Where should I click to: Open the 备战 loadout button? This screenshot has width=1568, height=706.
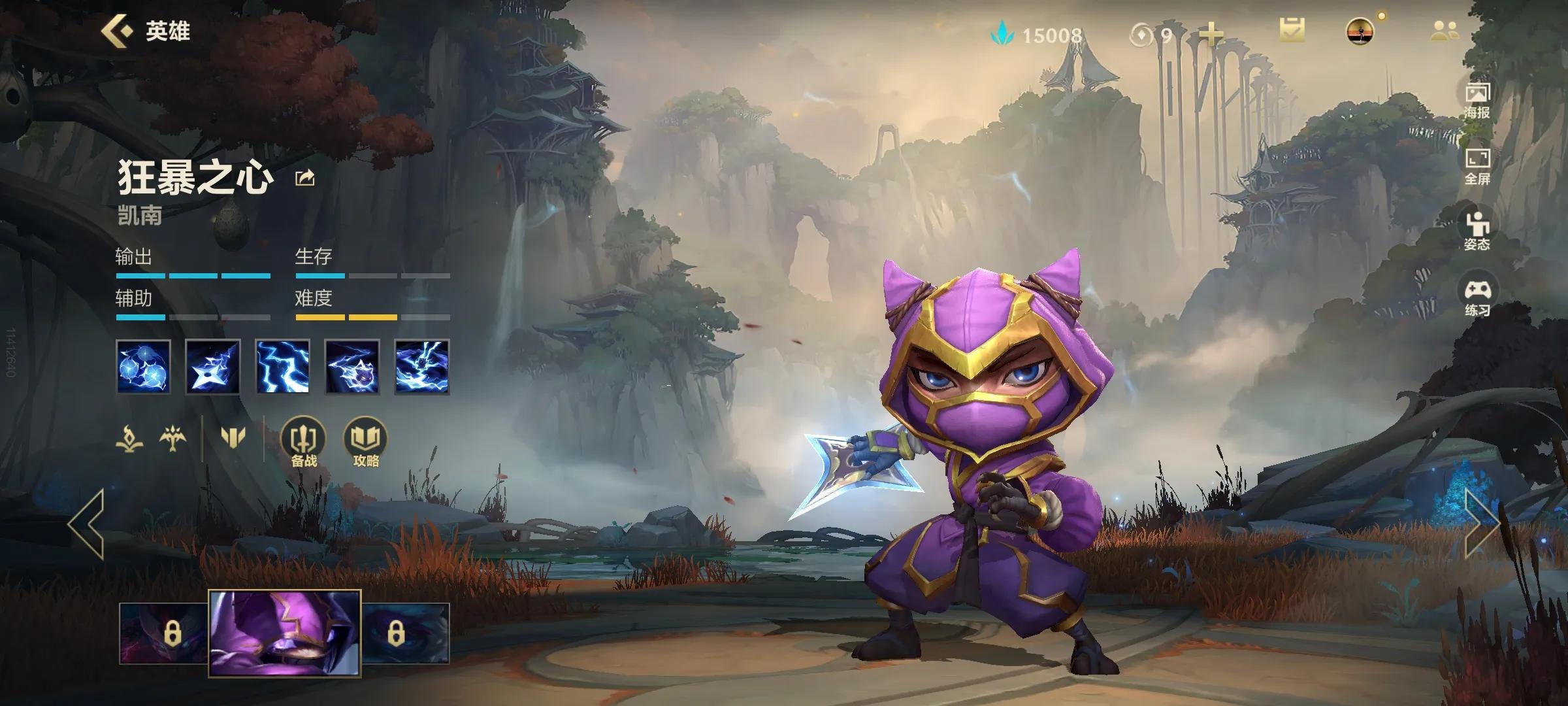(x=303, y=443)
